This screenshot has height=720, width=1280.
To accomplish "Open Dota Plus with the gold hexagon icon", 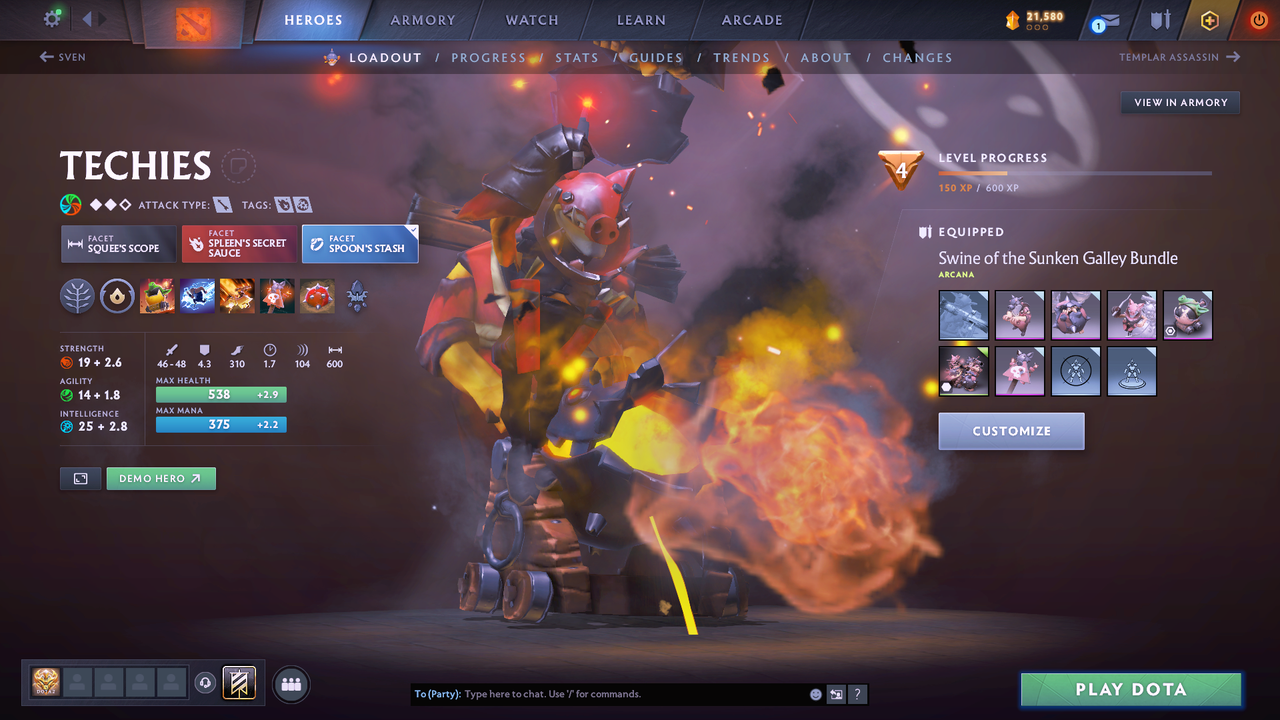I will click(1209, 19).
